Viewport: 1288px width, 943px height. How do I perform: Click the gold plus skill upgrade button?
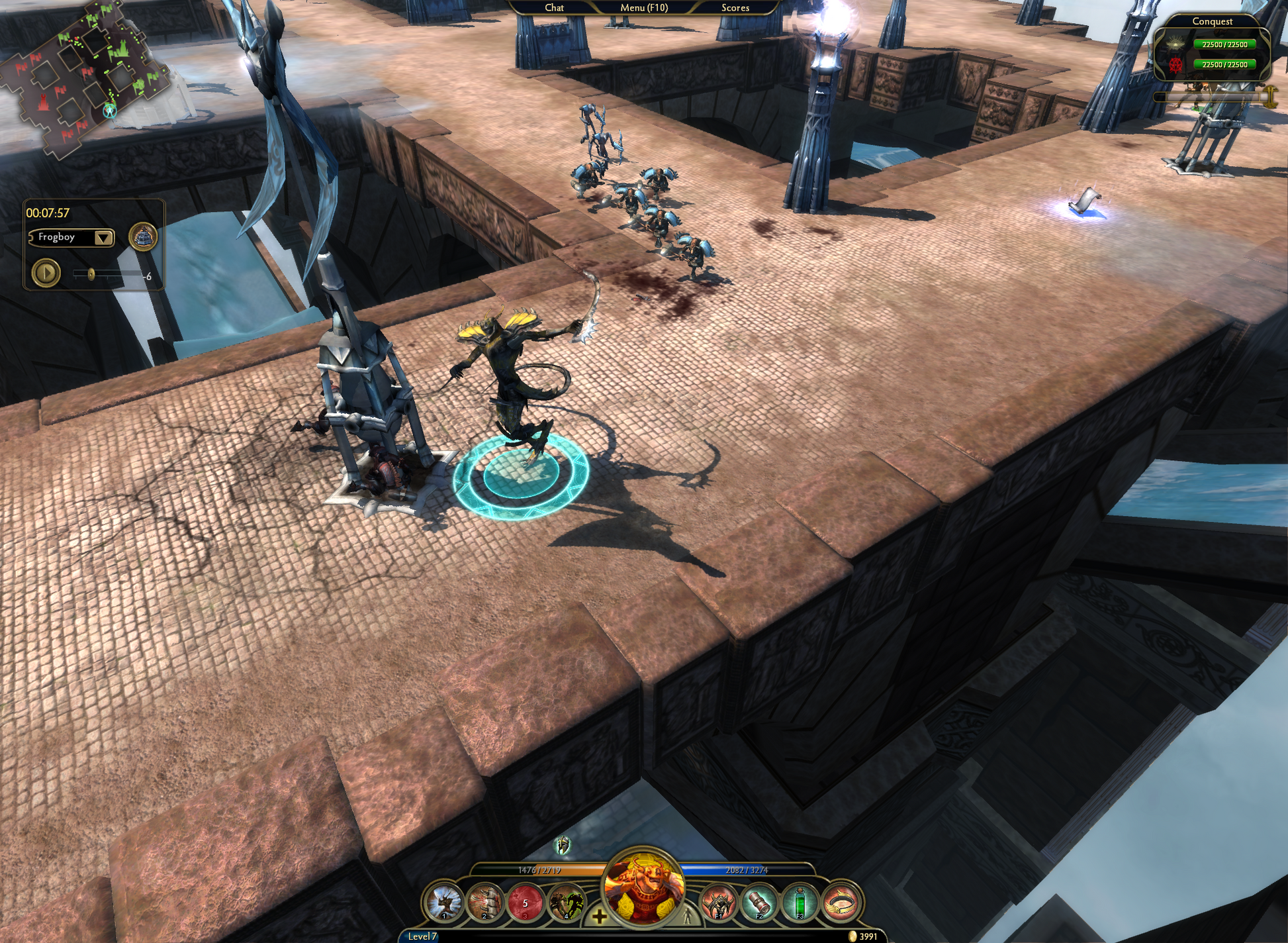(x=599, y=917)
